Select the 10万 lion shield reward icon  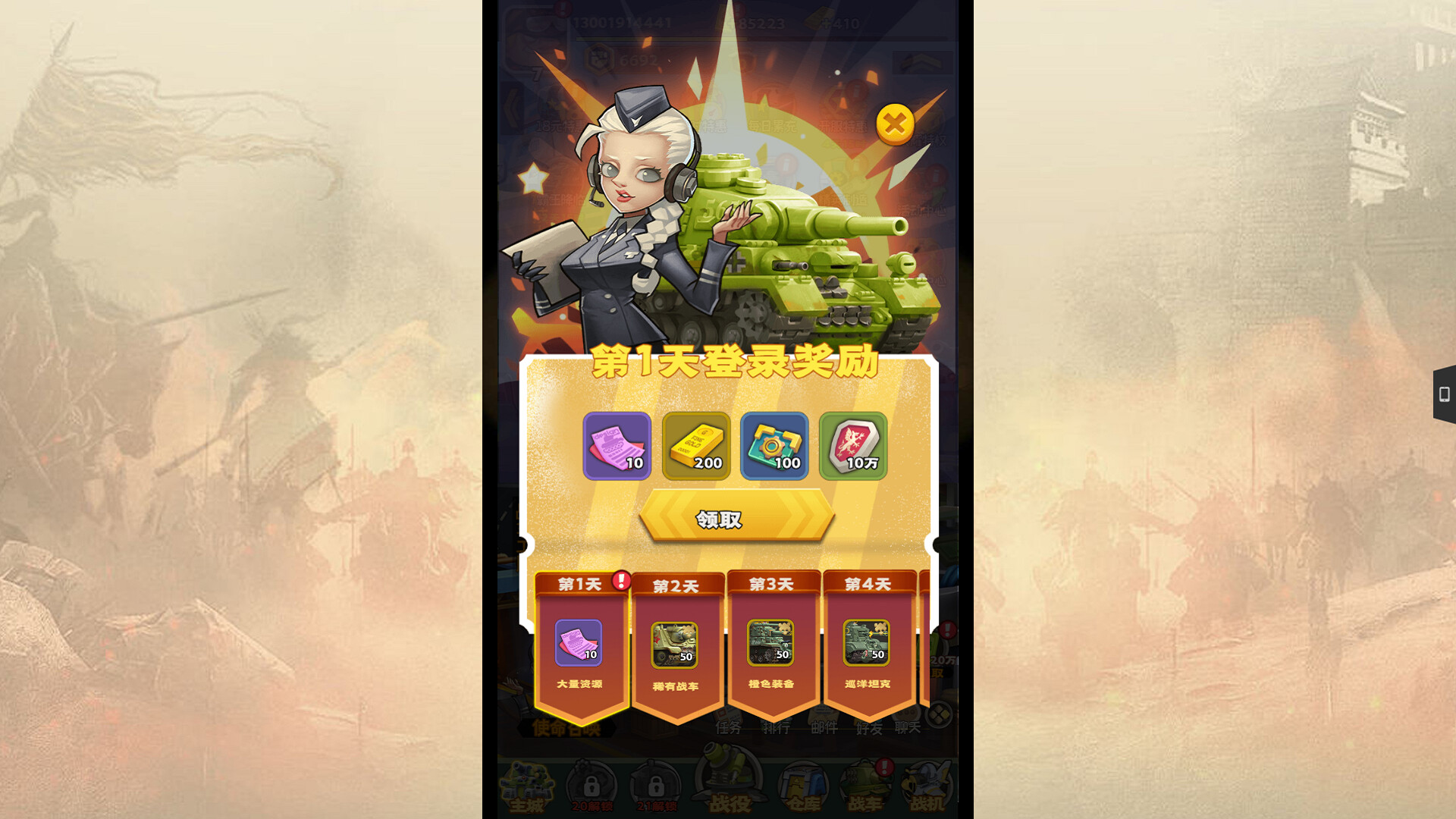[x=855, y=447]
